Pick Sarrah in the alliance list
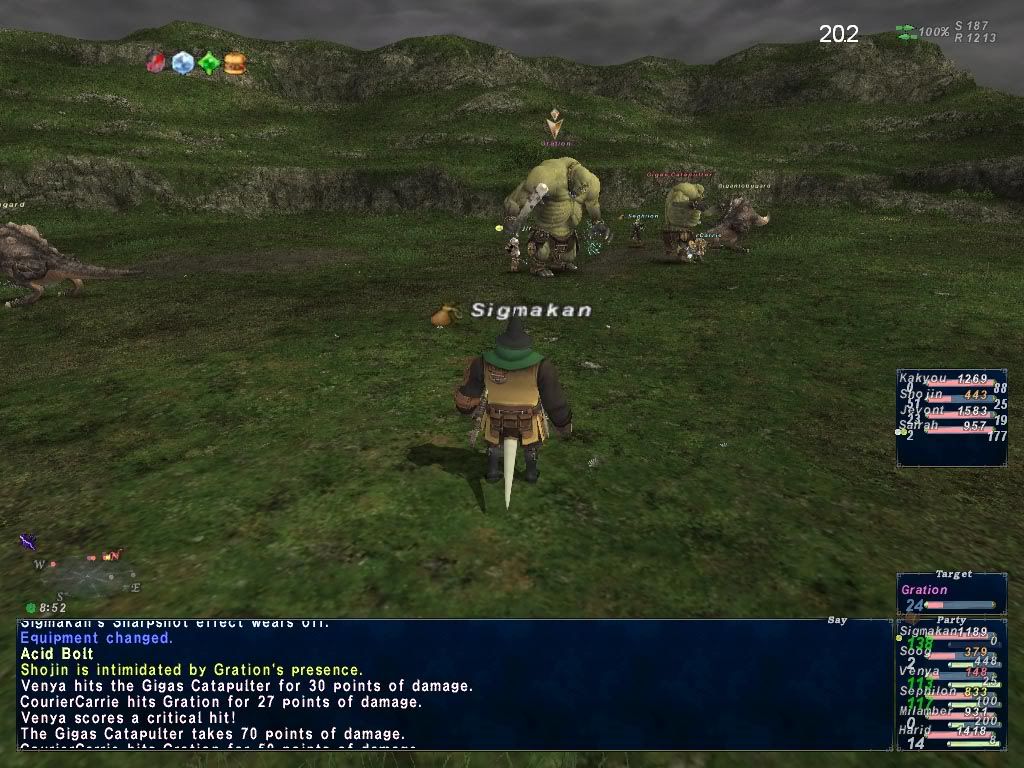The height and width of the screenshot is (768, 1024). coord(920,425)
